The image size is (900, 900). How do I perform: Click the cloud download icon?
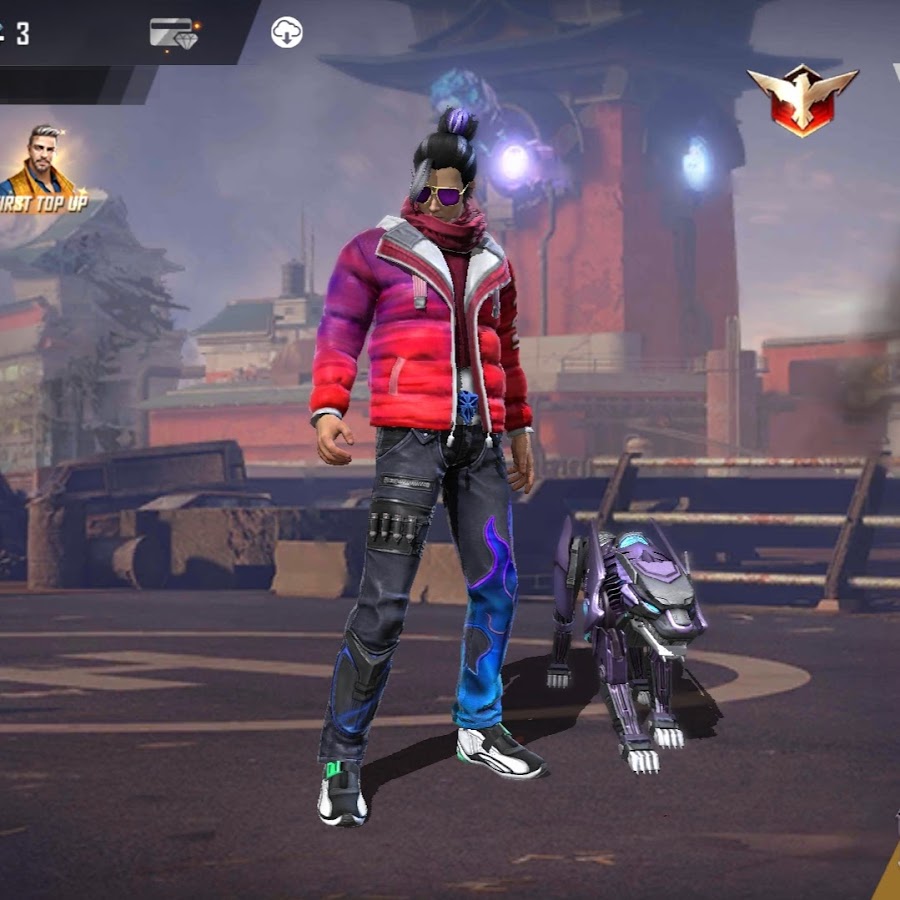point(287,33)
